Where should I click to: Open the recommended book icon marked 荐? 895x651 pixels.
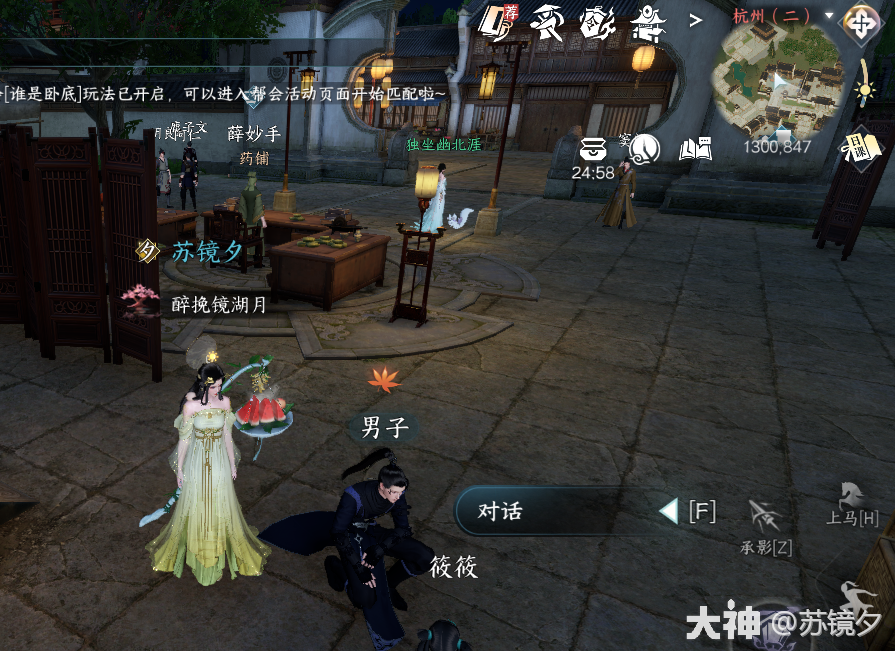tap(495, 21)
